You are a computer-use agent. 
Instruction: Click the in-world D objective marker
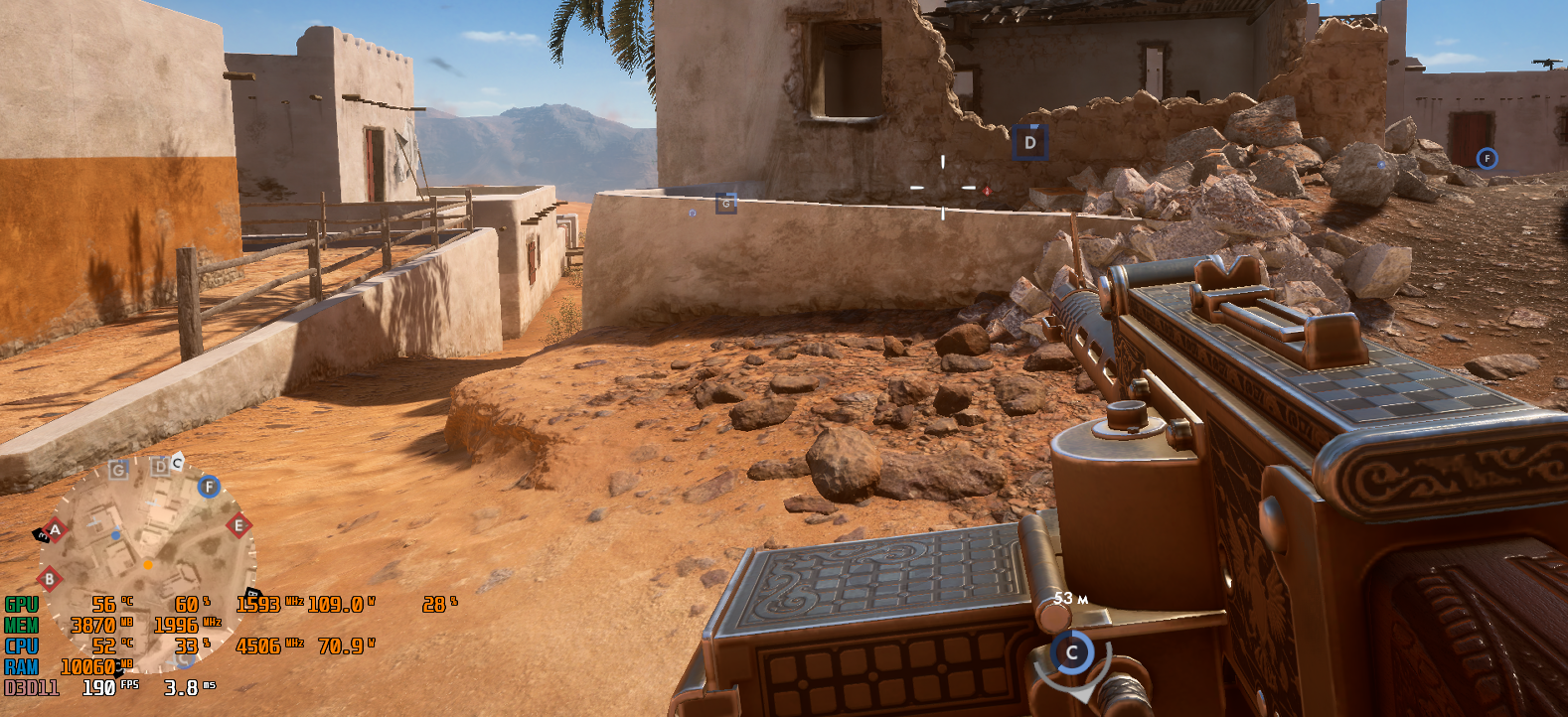[x=1029, y=143]
